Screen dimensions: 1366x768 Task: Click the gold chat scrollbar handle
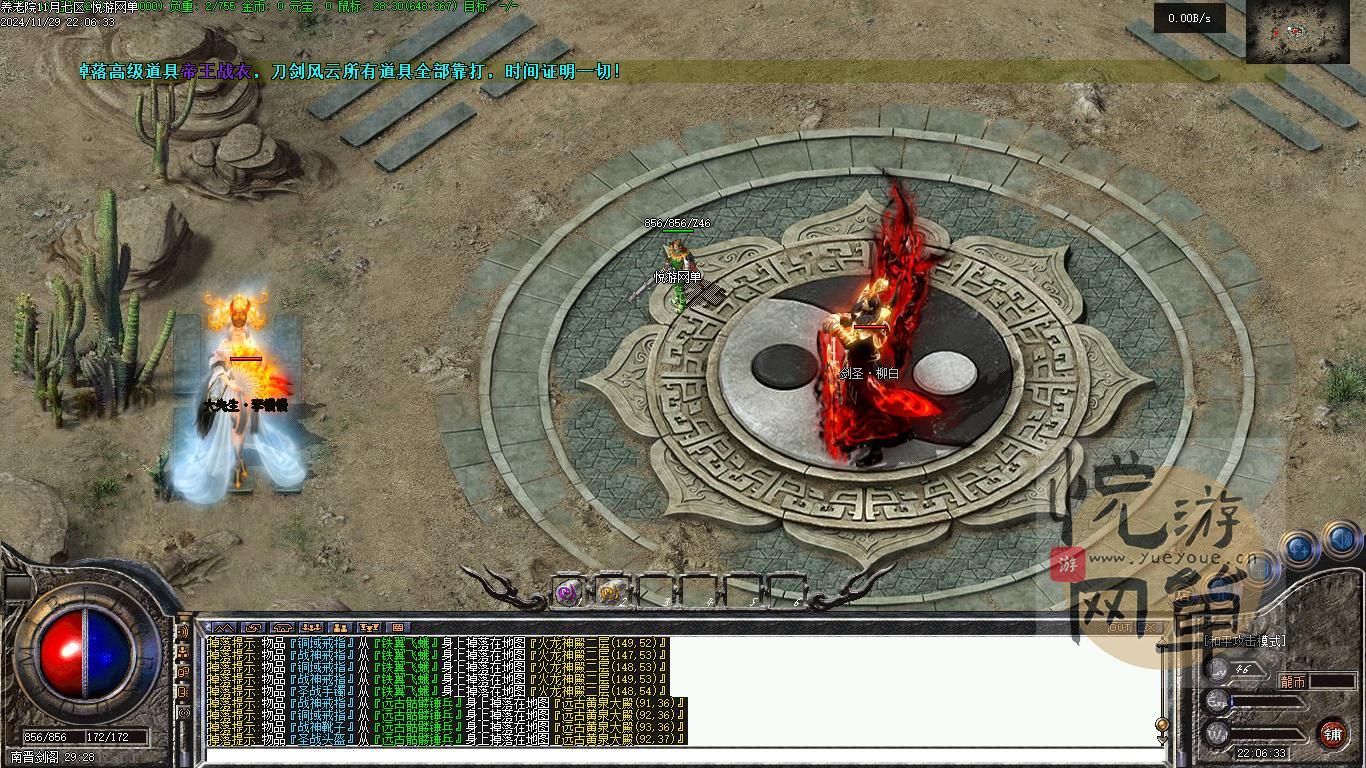pos(1162,725)
